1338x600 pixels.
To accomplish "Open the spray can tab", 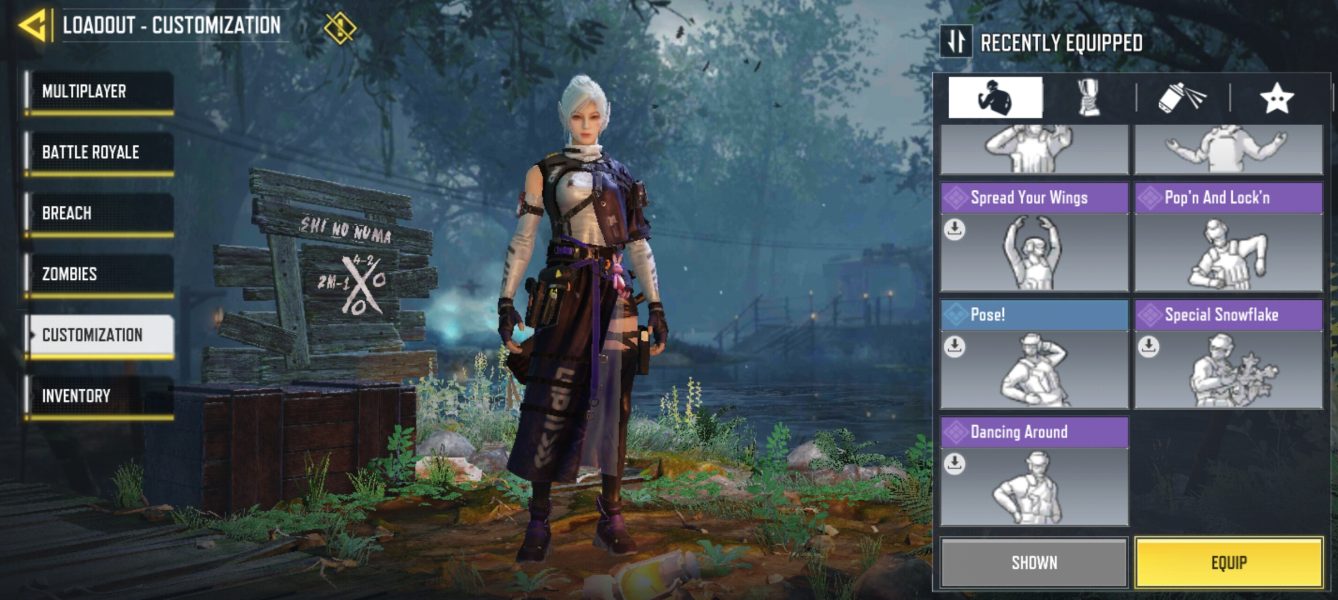I will (x=1181, y=98).
